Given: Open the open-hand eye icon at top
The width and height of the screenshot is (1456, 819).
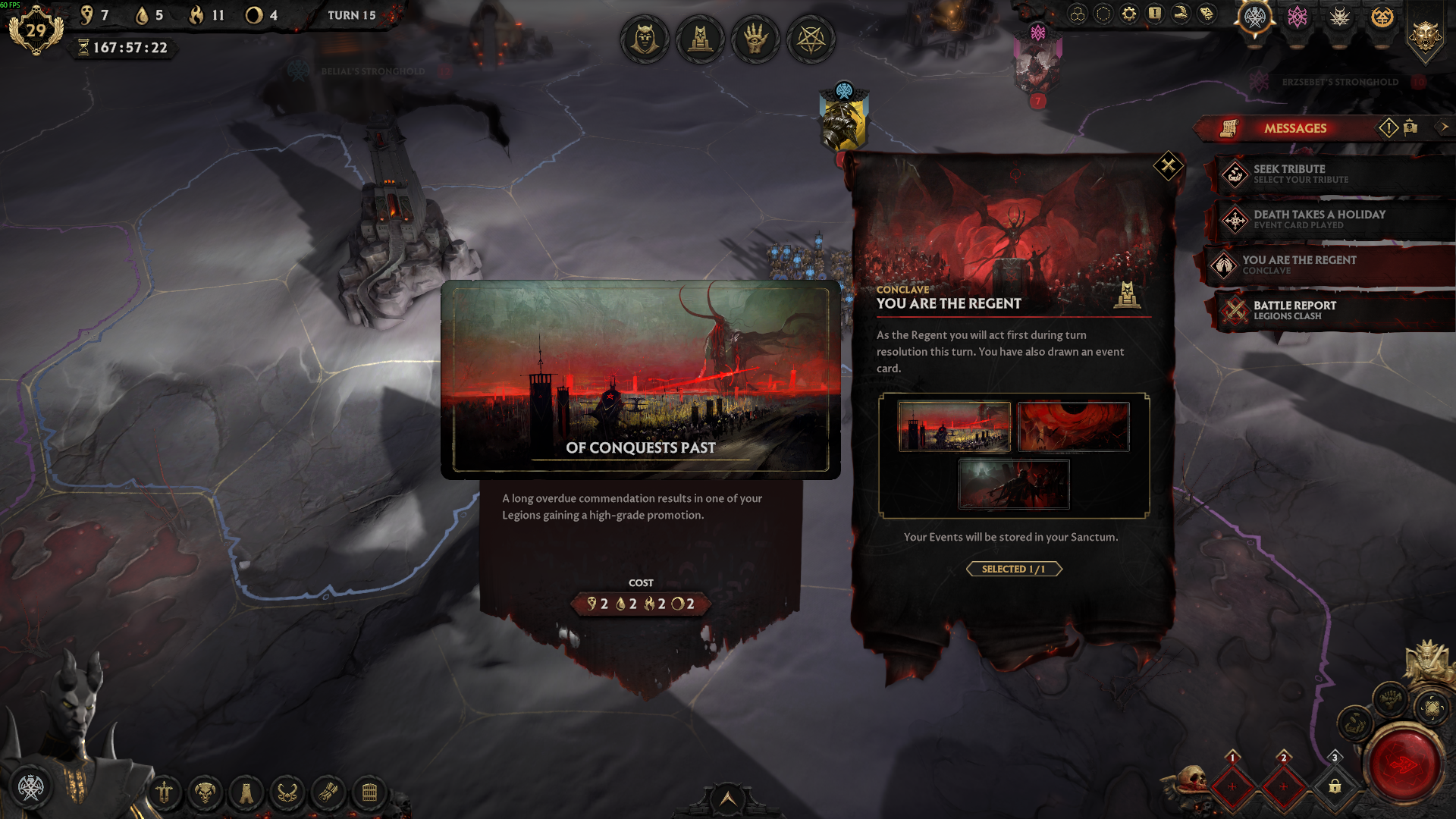Looking at the screenshot, I should tap(755, 39).
